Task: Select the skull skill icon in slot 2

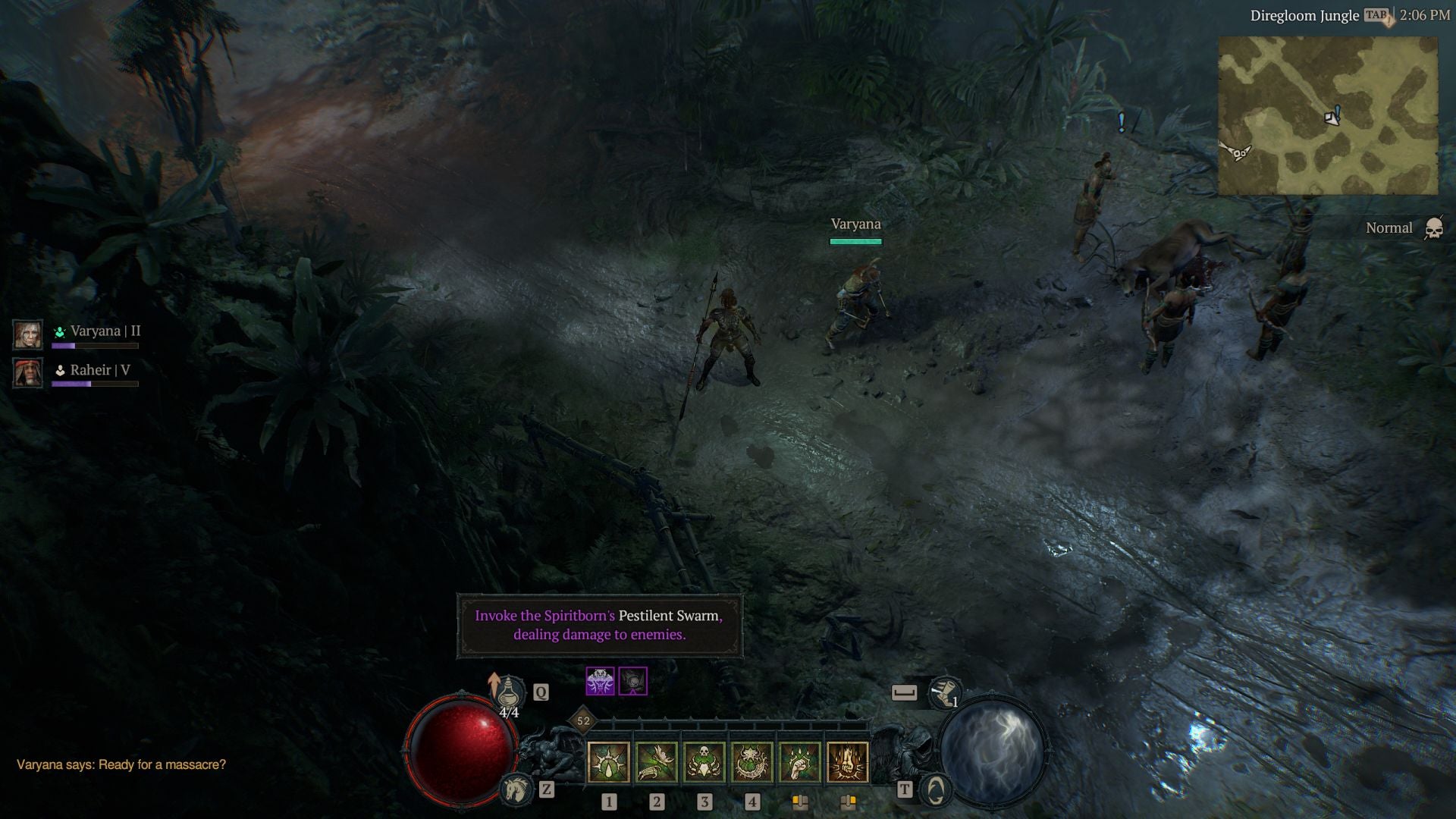Action: pos(704,760)
